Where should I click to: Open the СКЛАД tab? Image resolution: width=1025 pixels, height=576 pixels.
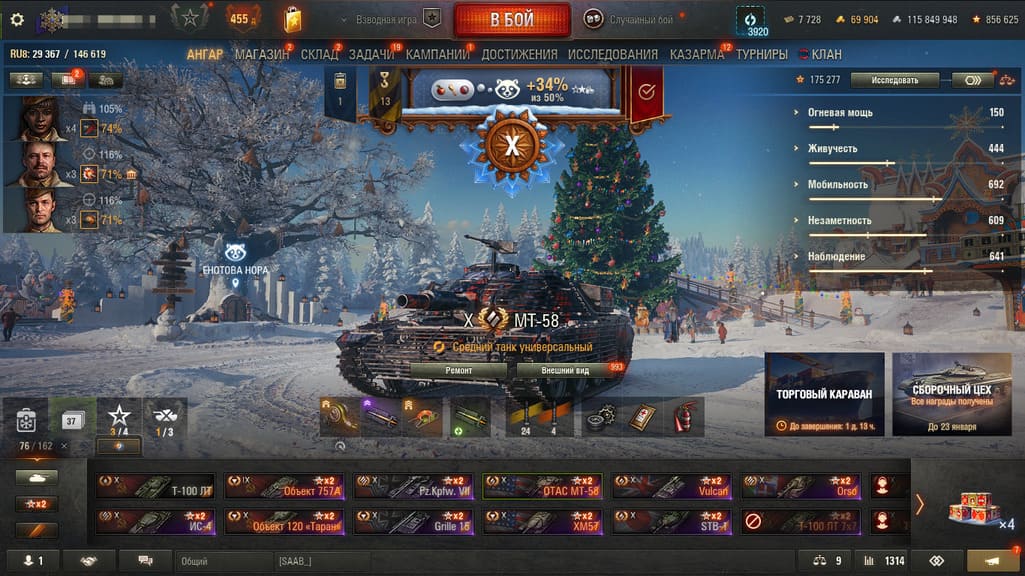click(x=320, y=54)
